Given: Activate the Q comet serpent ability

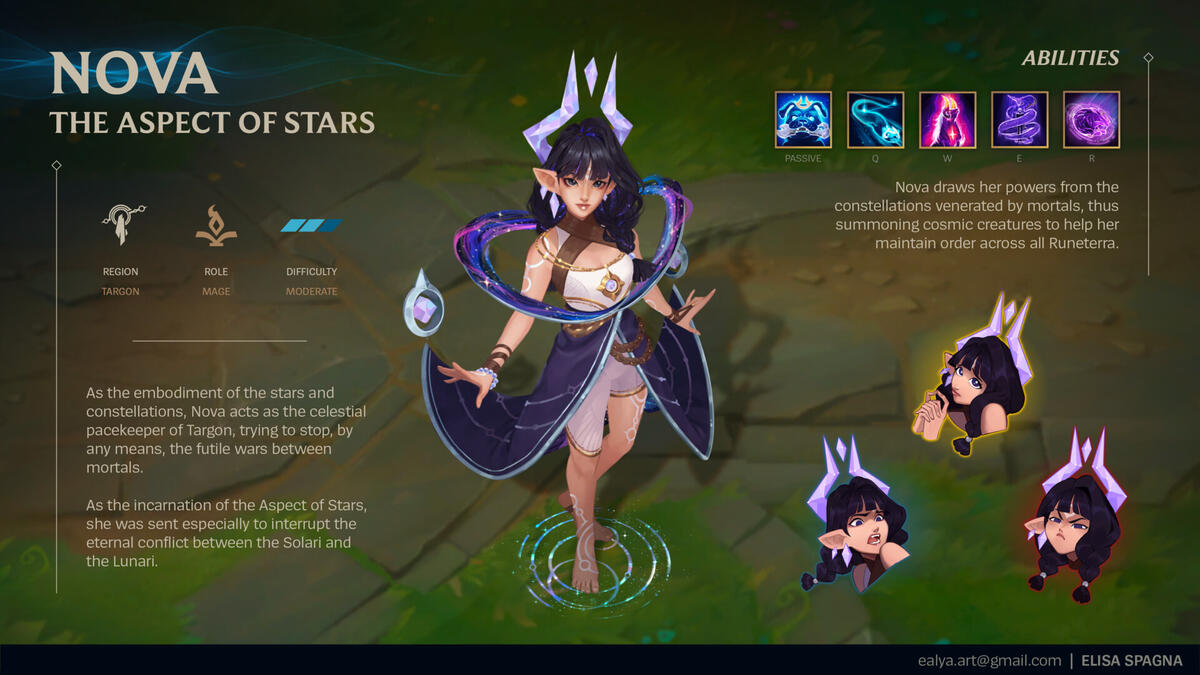Looking at the screenshot, I should (x=875, y=120).
